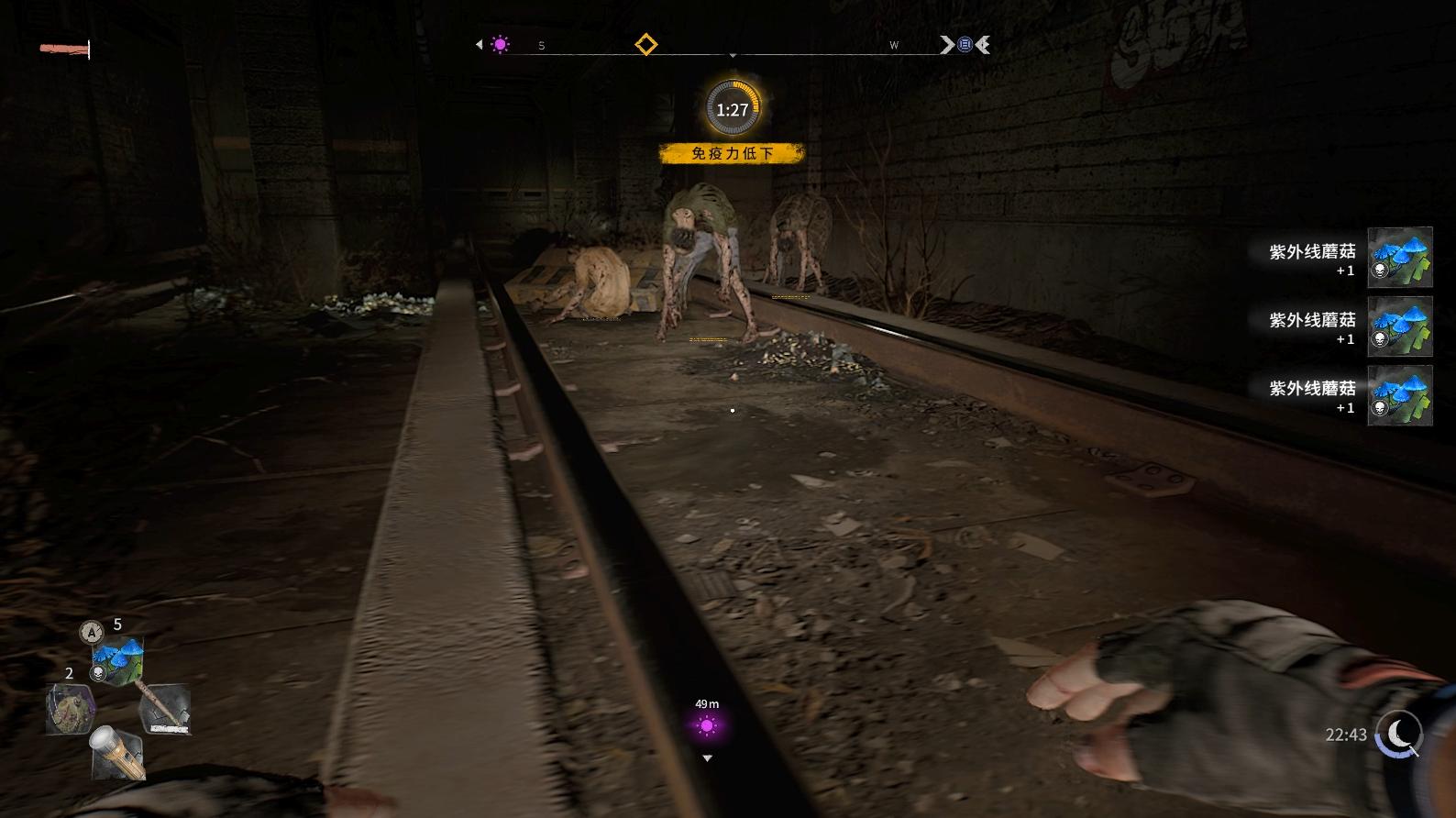Click the yellow diamond marker on the compass

646,44
